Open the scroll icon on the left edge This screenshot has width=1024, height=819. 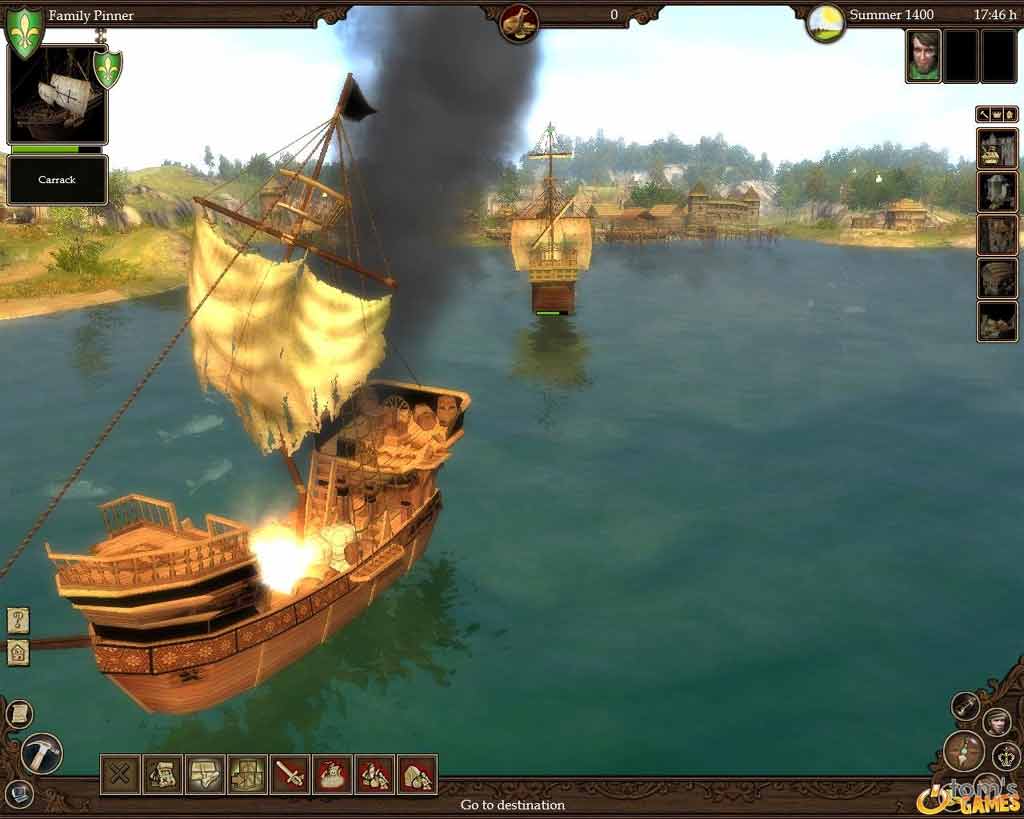pos(18,714)
